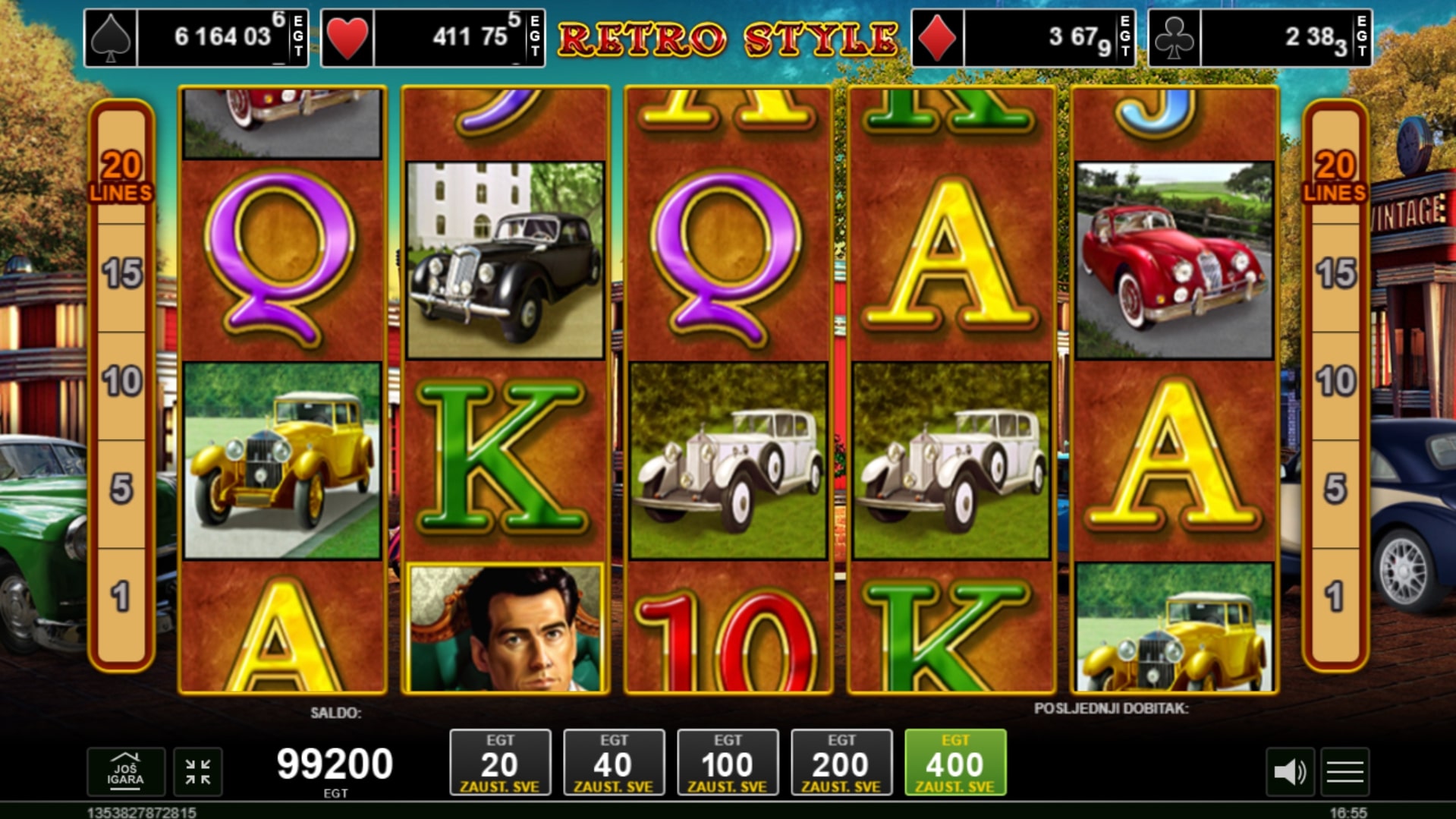The height and width of the screenshot is (819, 1456).
Task: Open the hamburger menu
Action: (x=1344, y=772)
